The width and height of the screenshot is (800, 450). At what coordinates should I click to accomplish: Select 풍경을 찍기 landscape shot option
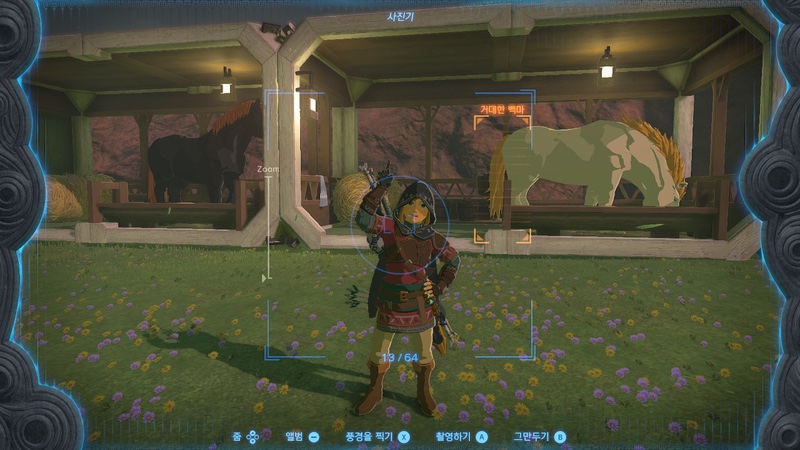(377, 437)
